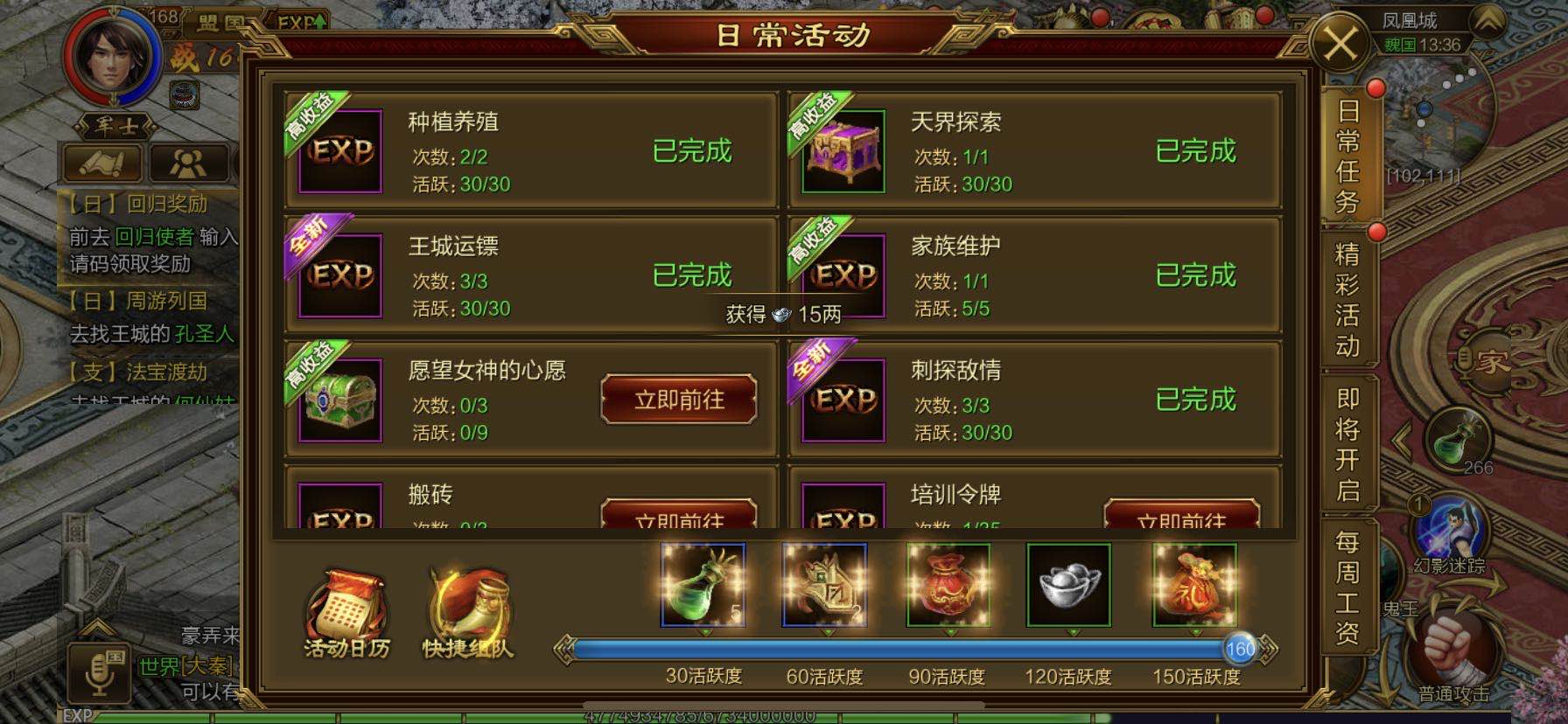
Task: Click the 愿望女神的心愿 green chest icon
Action: pyautogui.click(x=341, y=400)
